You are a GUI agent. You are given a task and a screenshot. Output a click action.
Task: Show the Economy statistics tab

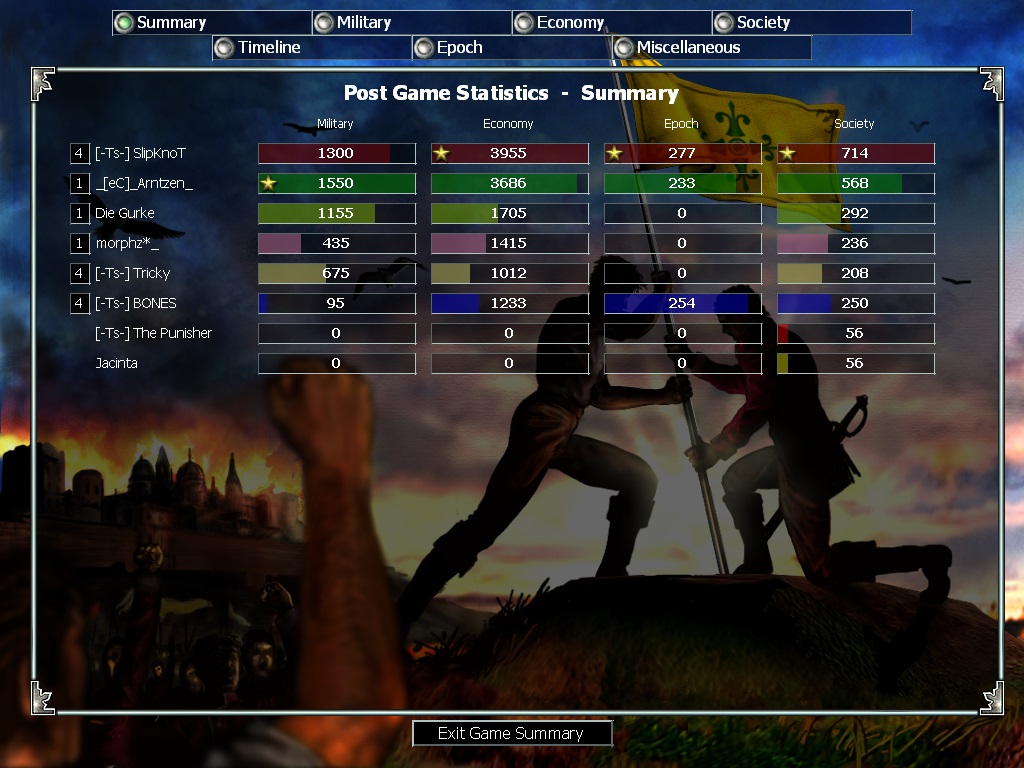click(x=611, y=23)
